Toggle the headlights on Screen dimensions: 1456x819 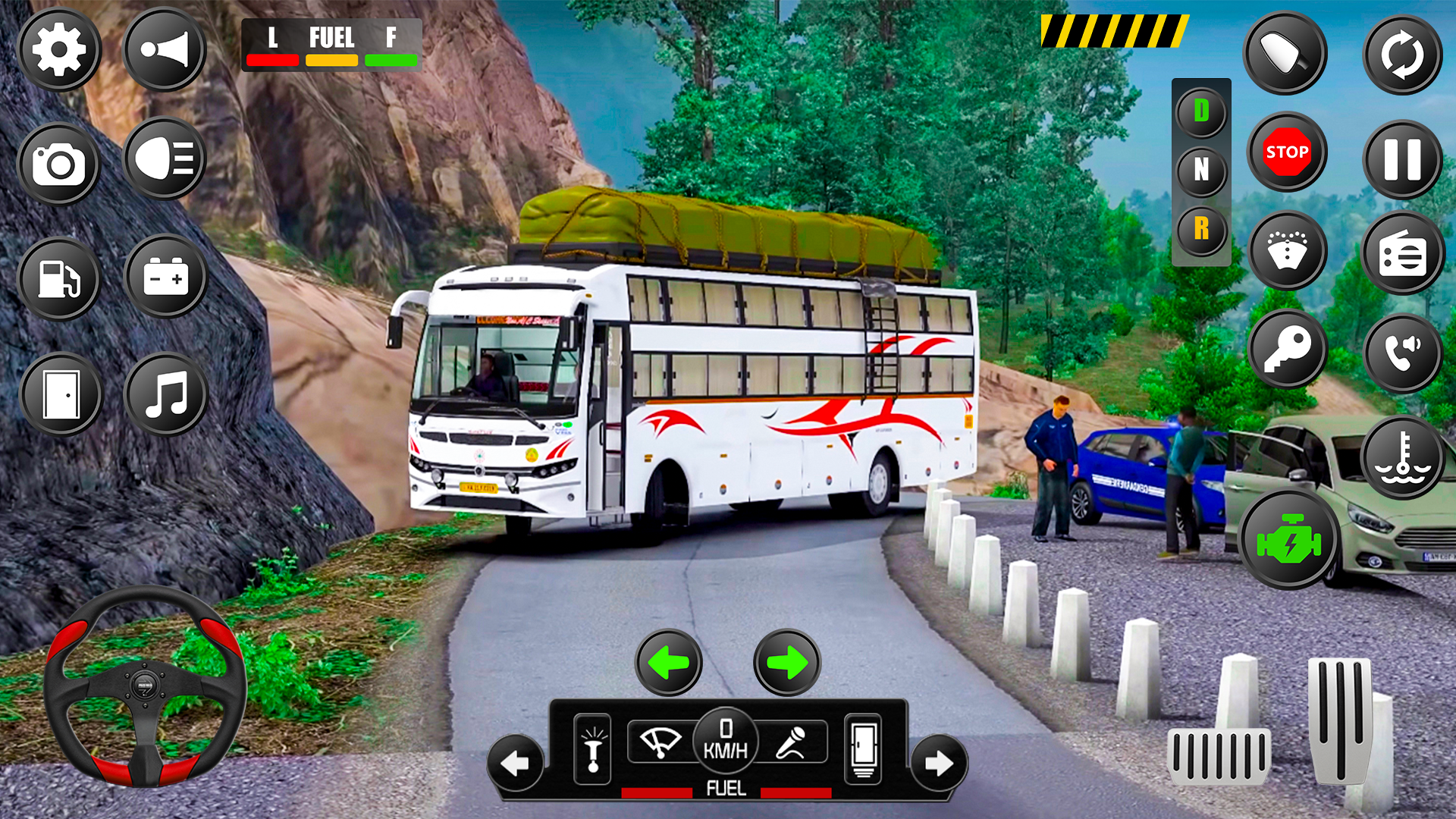pyautogui.click(x=164, y=162)
